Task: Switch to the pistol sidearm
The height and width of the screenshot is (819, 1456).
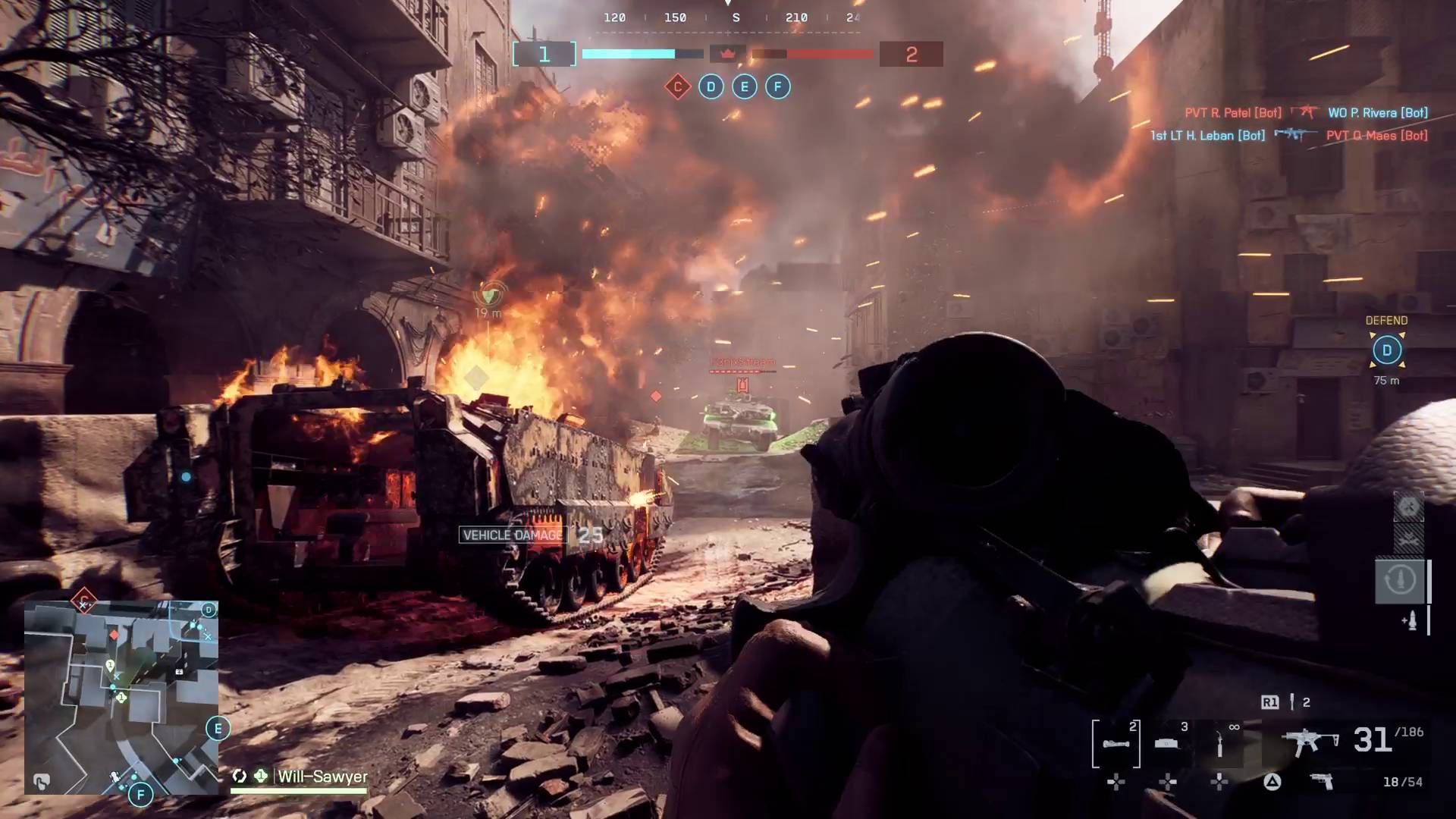Action: click(1322, 782)
